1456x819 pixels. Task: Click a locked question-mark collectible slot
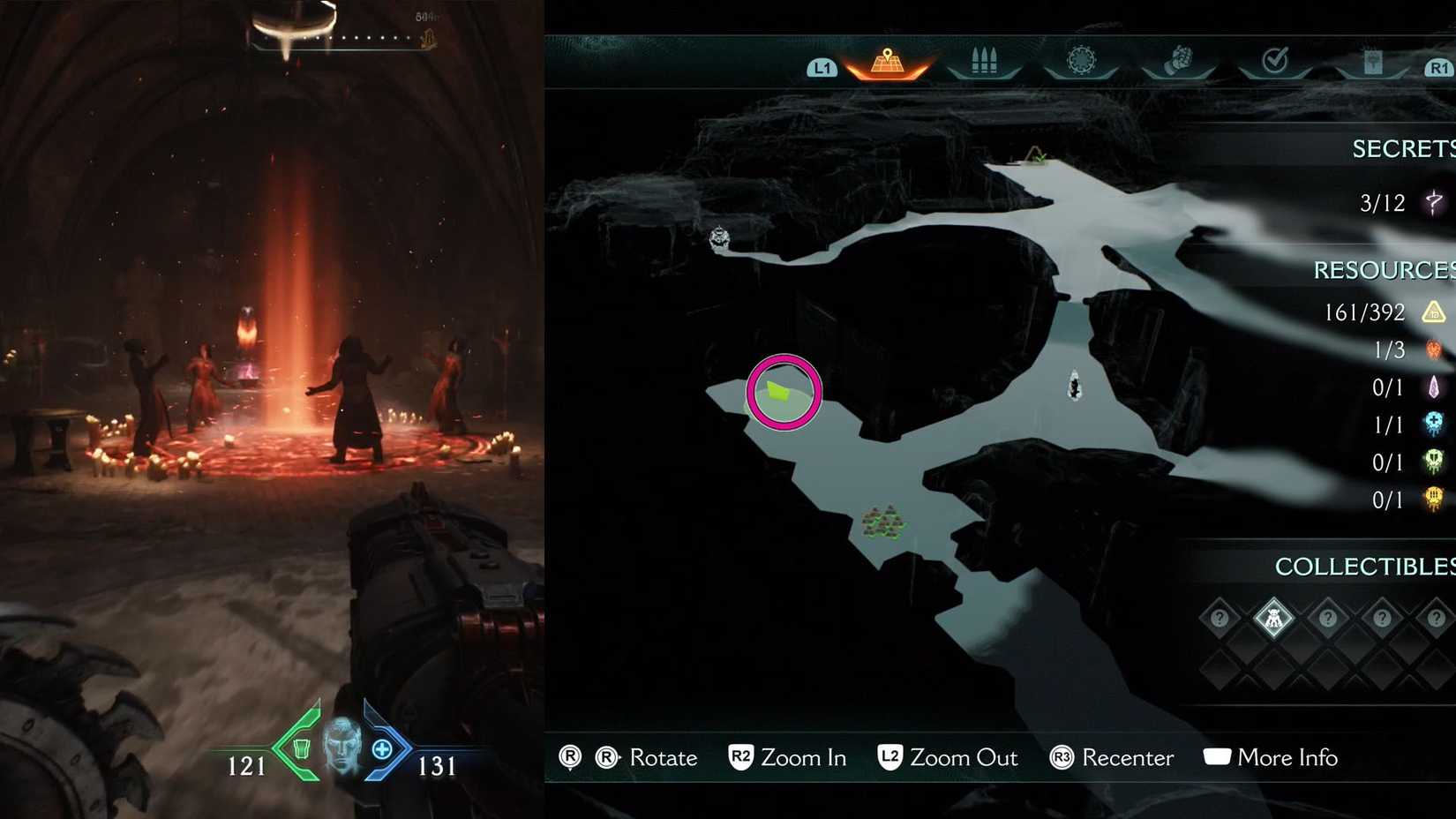pyautogui.click(x=1219, y=618)
